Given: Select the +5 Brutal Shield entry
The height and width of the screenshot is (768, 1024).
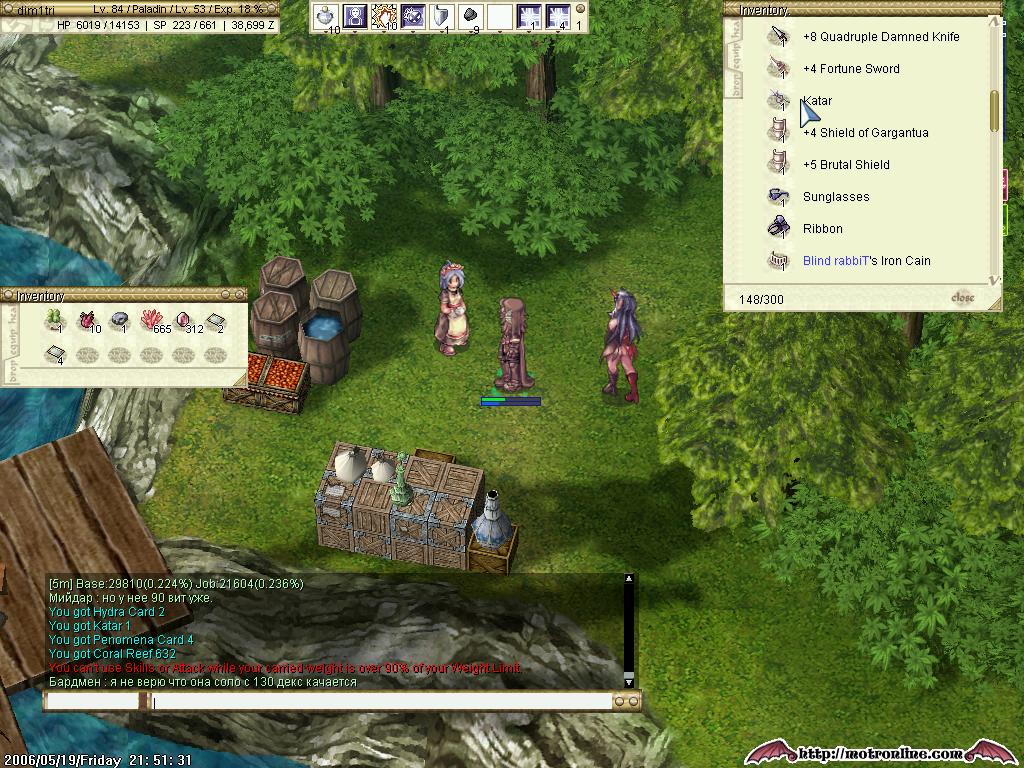Looking at the screenshot, I should pos(845,165).
